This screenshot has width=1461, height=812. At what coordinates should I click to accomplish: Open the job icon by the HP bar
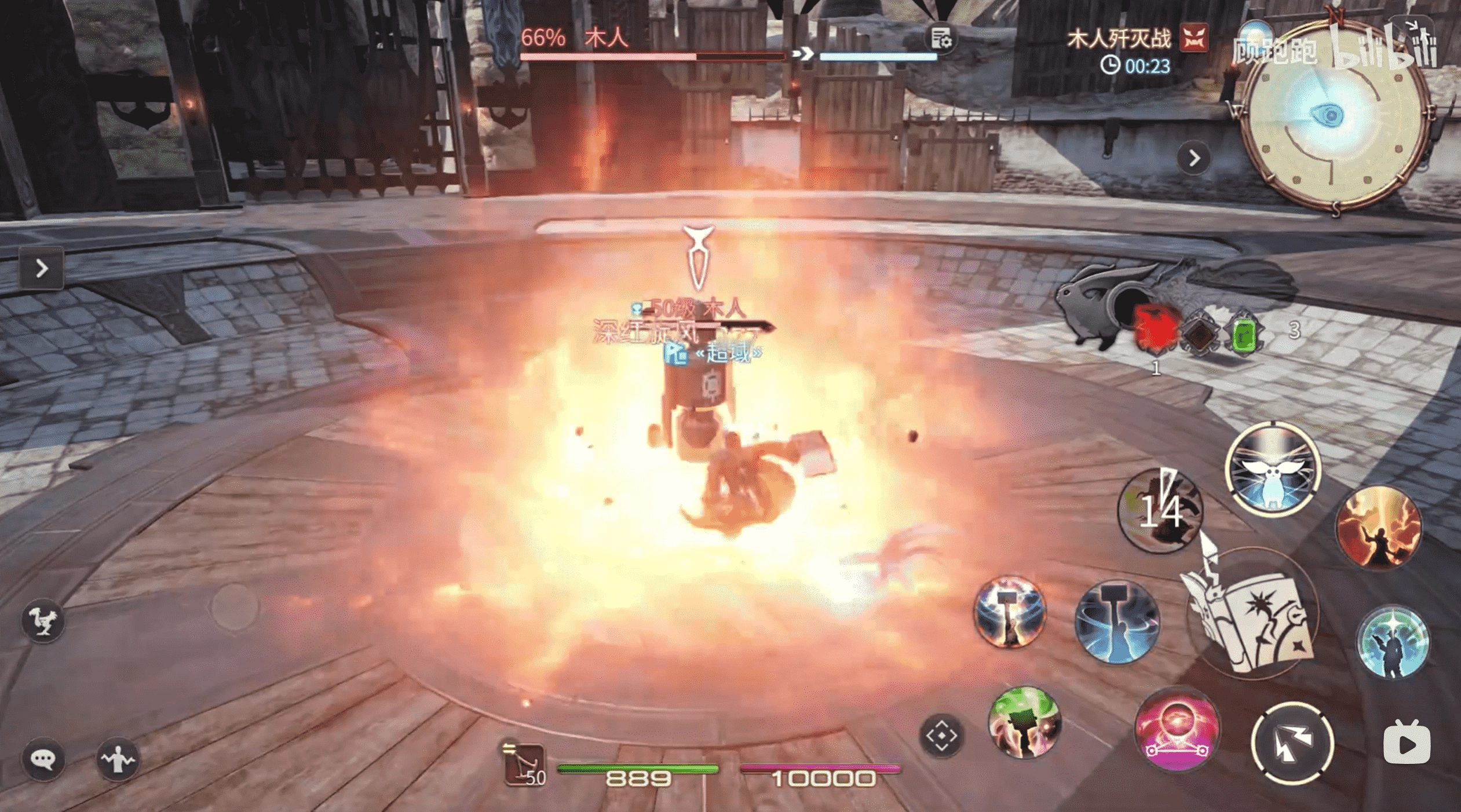coord(524,764)
